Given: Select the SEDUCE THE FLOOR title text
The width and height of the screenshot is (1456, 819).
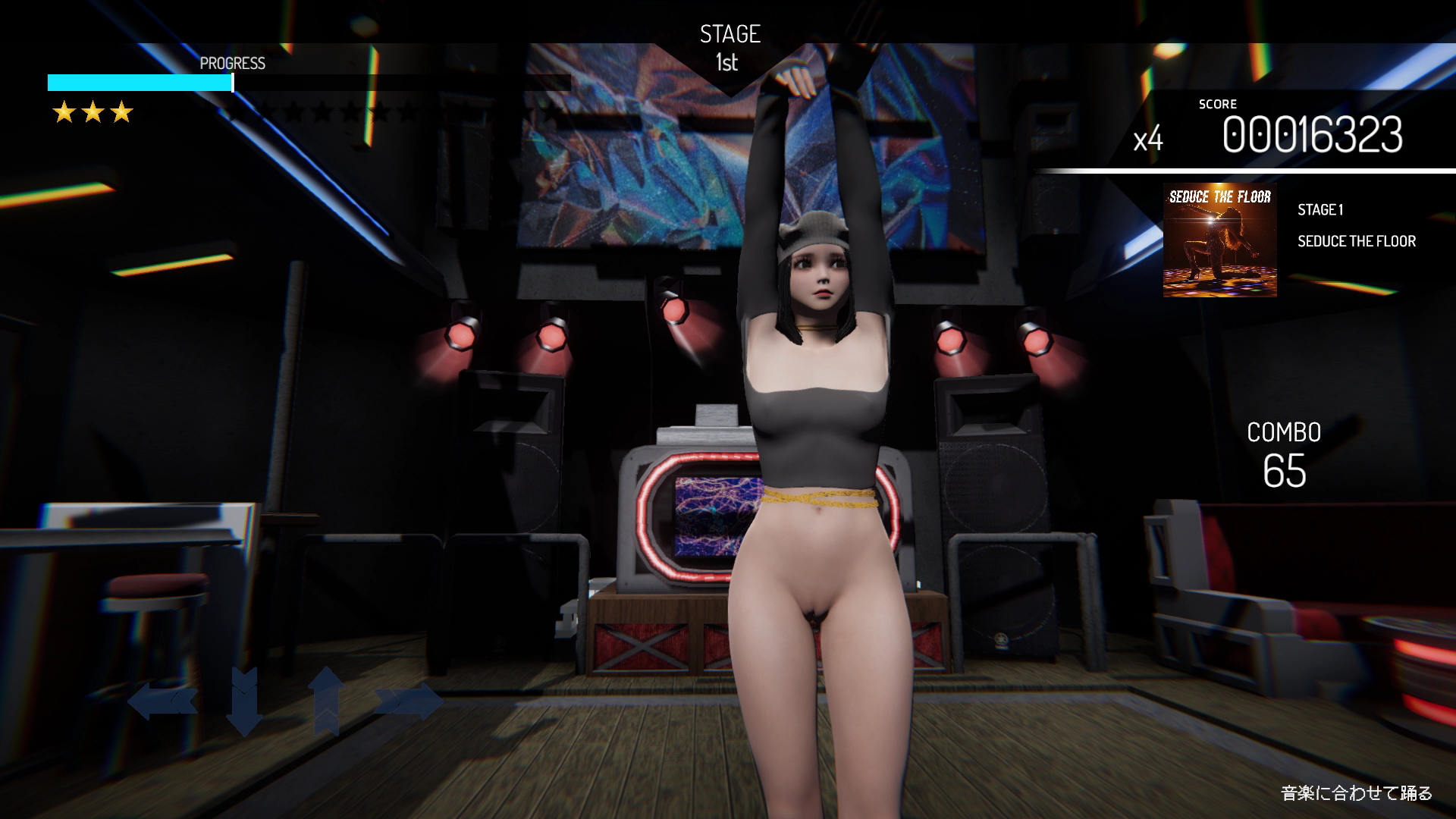Looking at the screenshot, I should 1357,241.
